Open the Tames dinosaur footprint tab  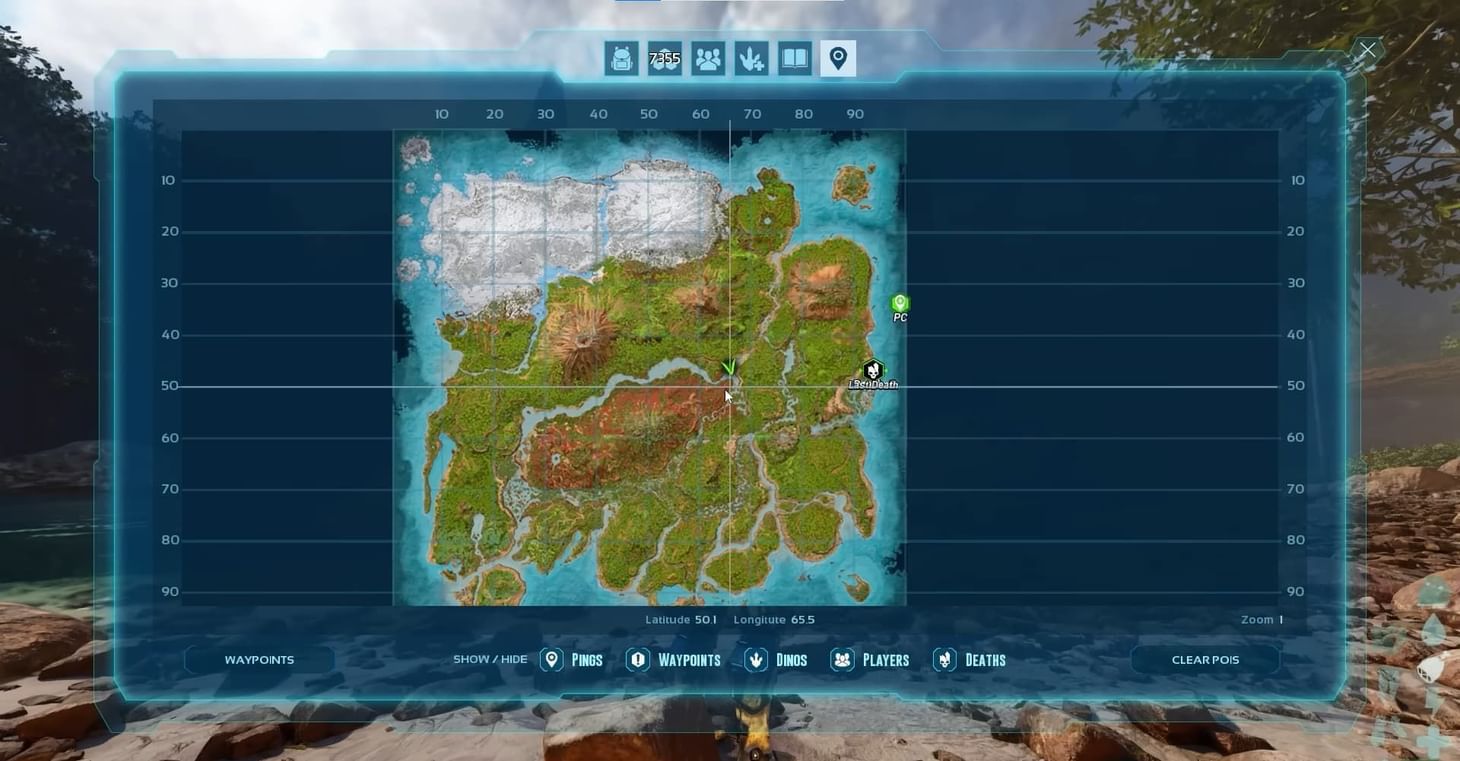[751, 58]
